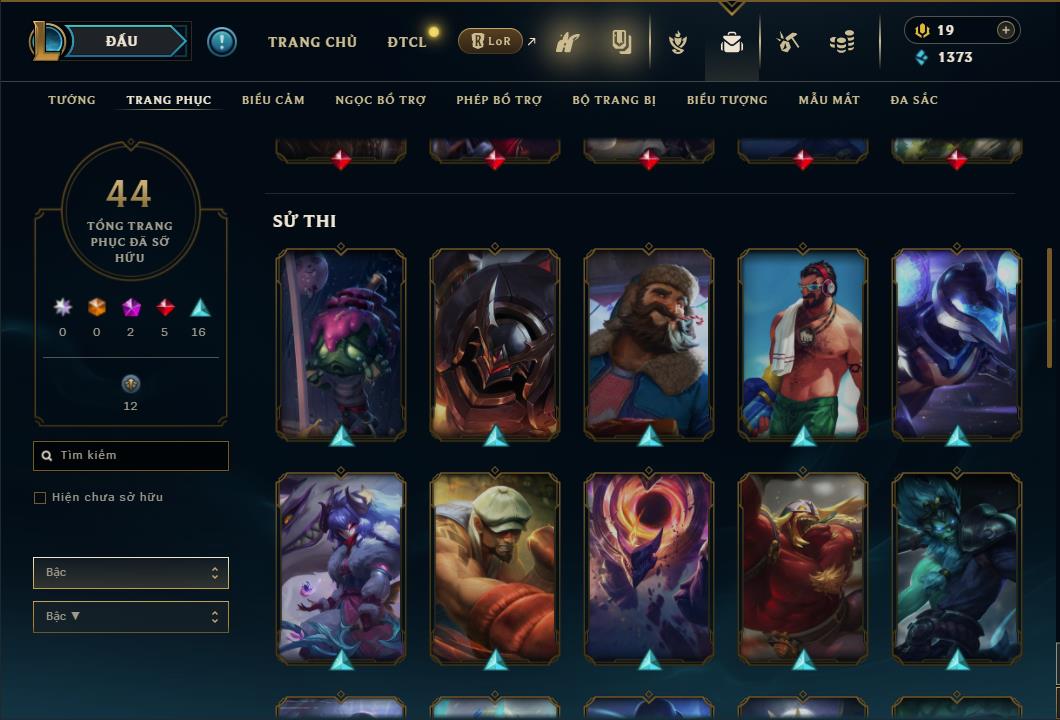1060x720 pixels.
Task: Select the PHÉP BỔ TRỢ tab
Action: 499,100
